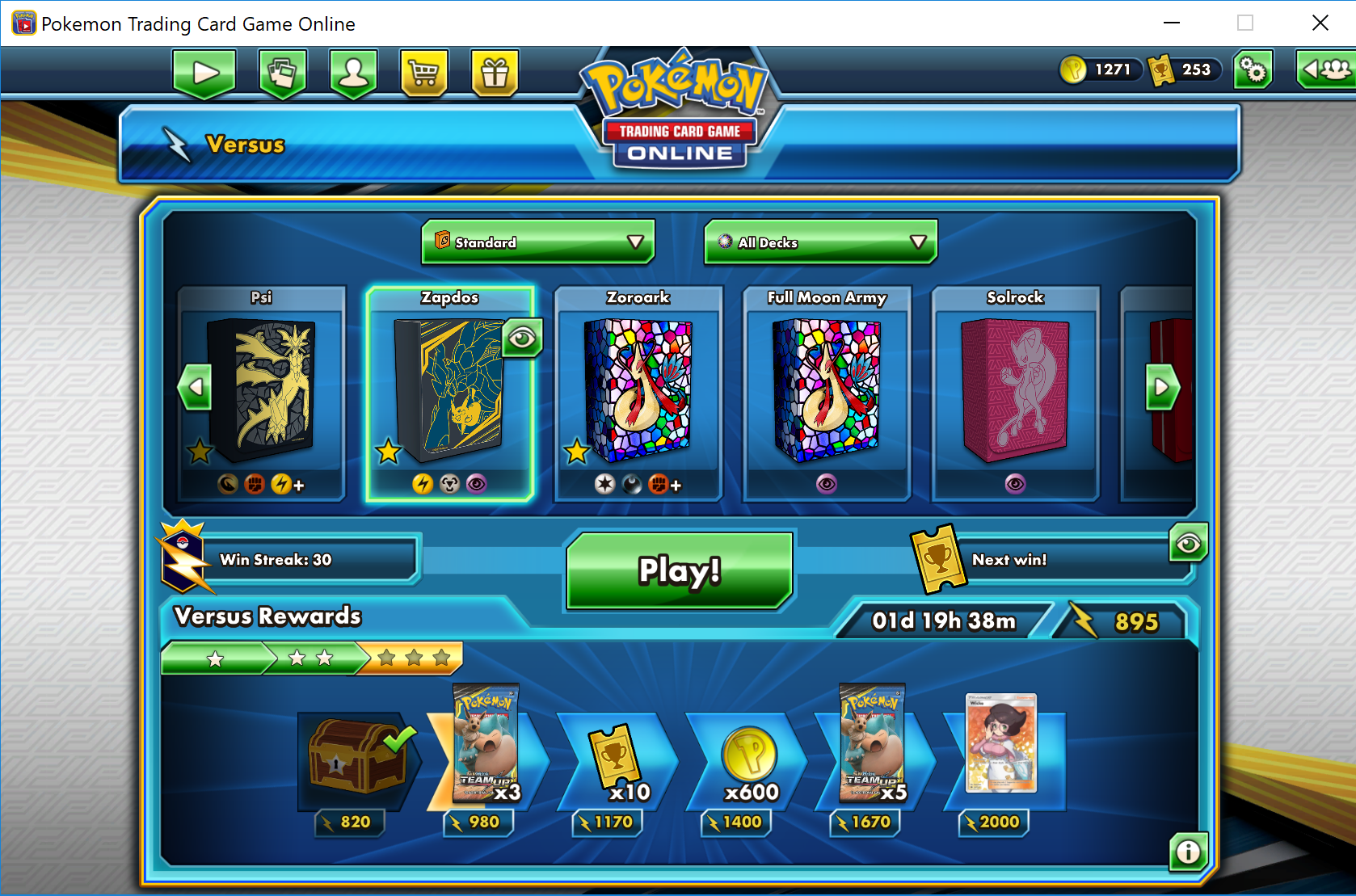
Task: Open the Play mode icon
Action: 204,73
